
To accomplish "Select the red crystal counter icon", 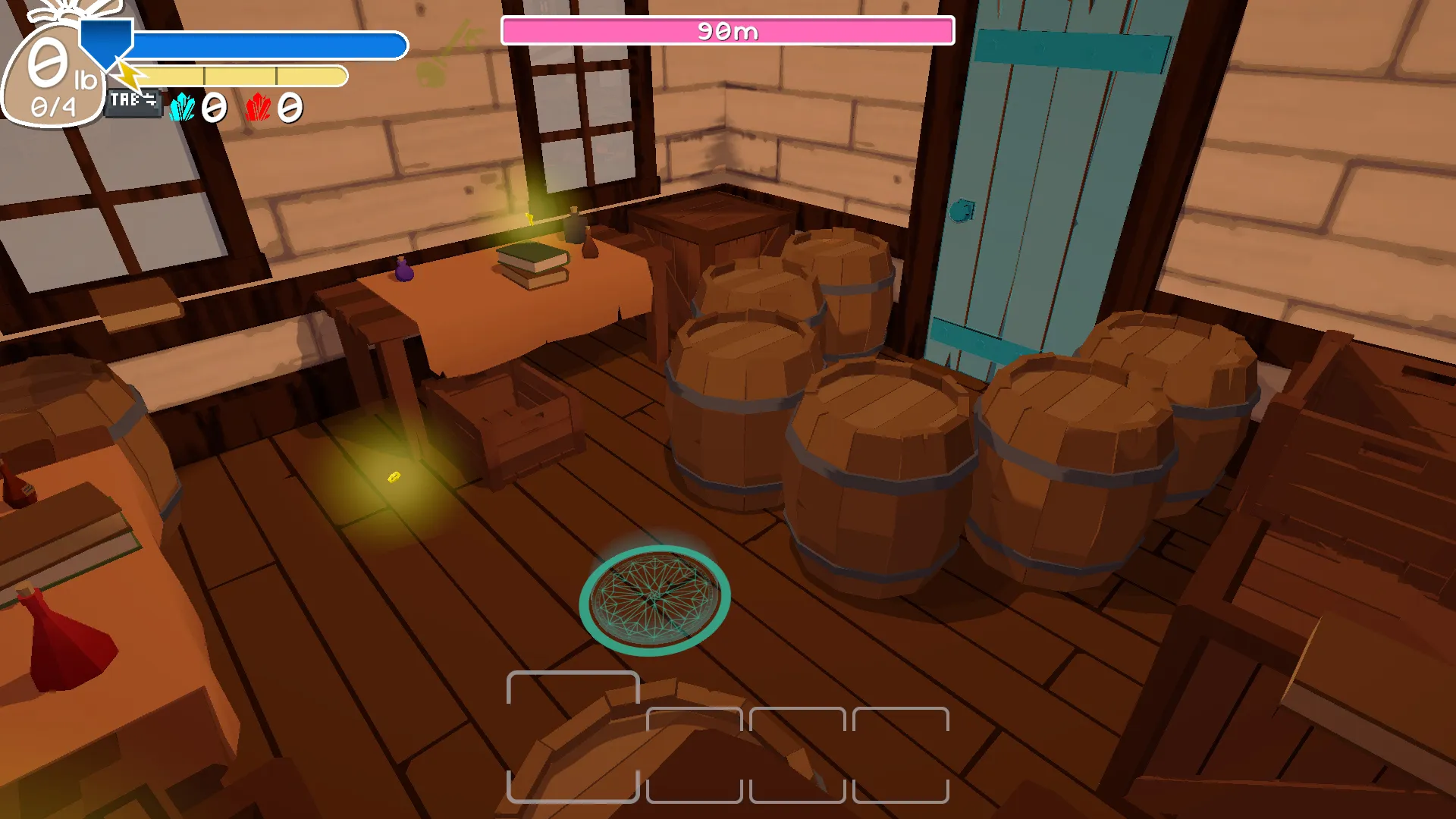I will pos(258,108).
